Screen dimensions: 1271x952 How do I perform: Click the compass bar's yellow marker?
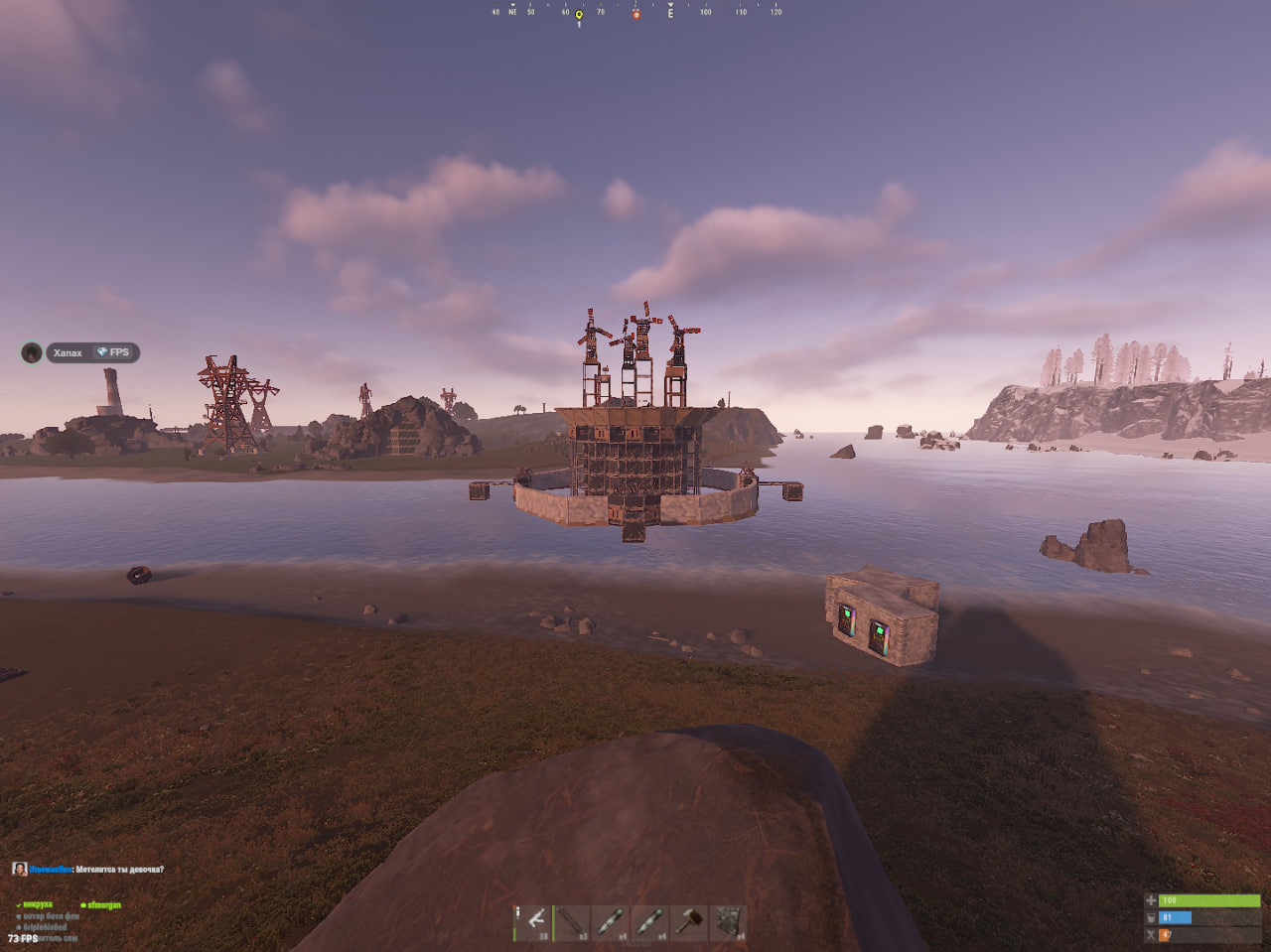(579, 15)
